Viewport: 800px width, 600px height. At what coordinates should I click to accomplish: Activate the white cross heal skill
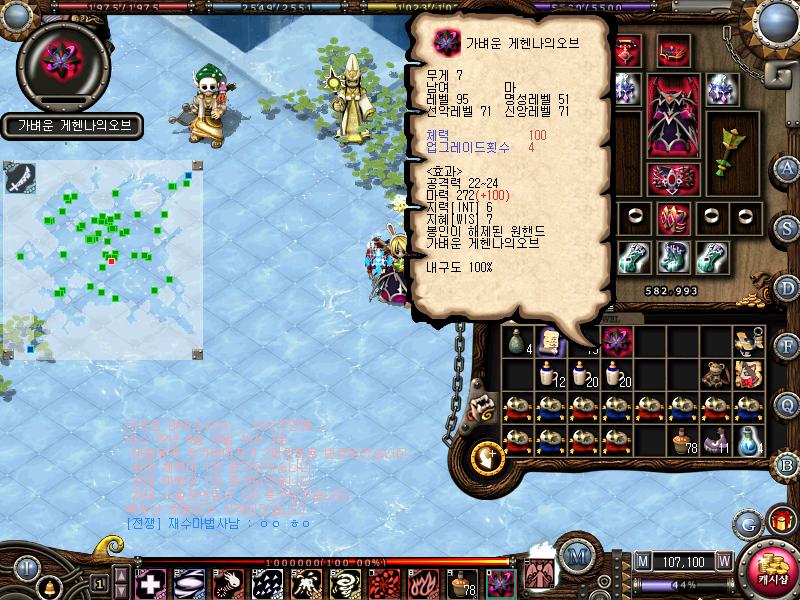tap(150, 583)
